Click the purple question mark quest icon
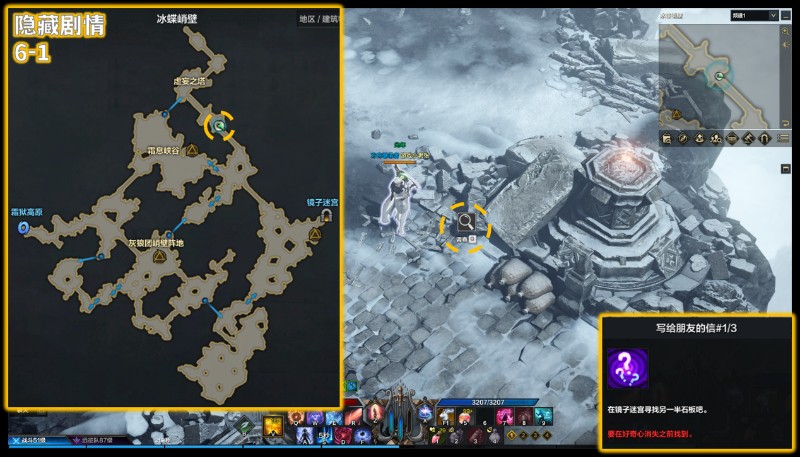 pos(627,369)
